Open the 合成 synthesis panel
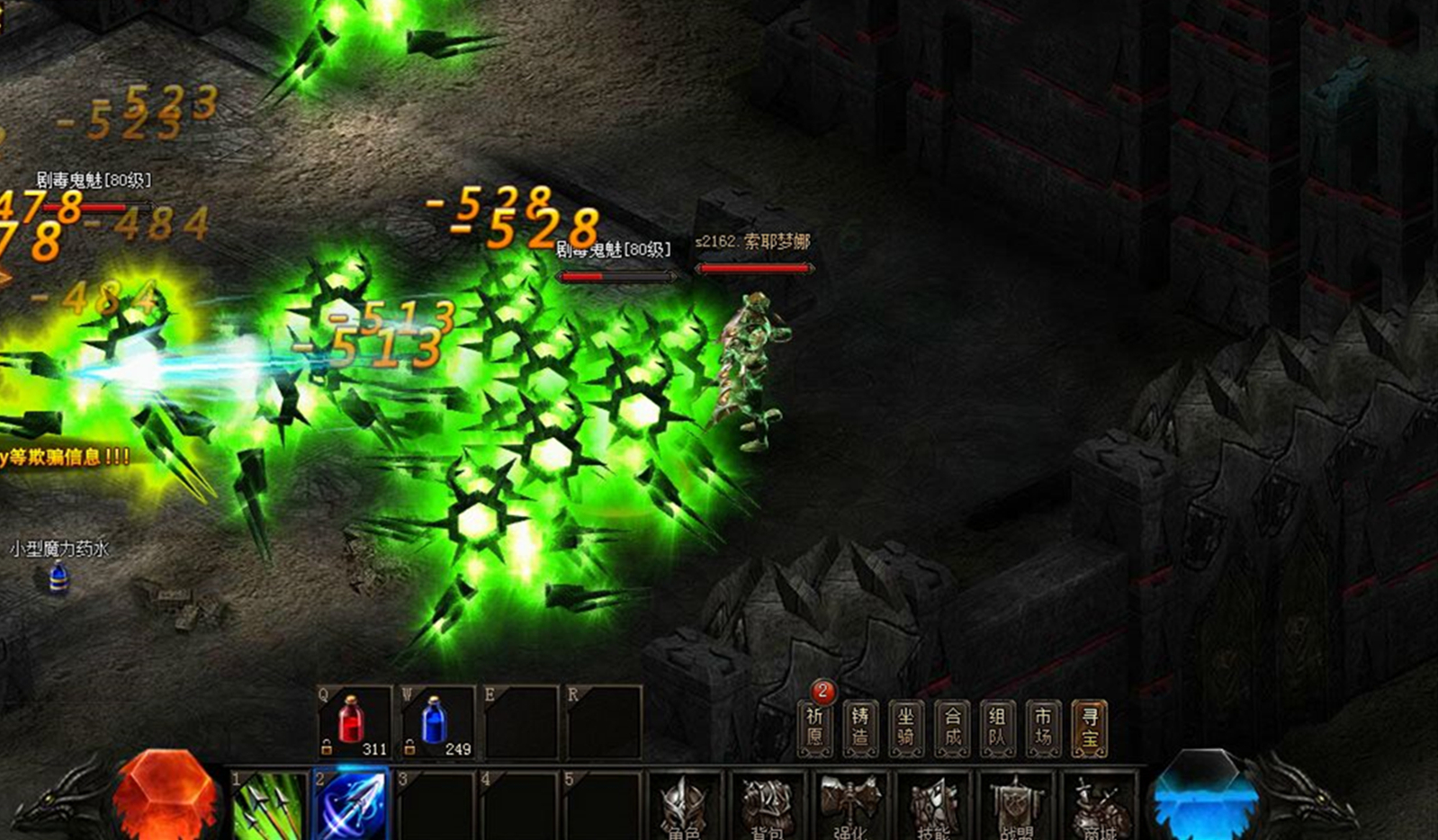The image size is (1438, 840). pos(952,728)
